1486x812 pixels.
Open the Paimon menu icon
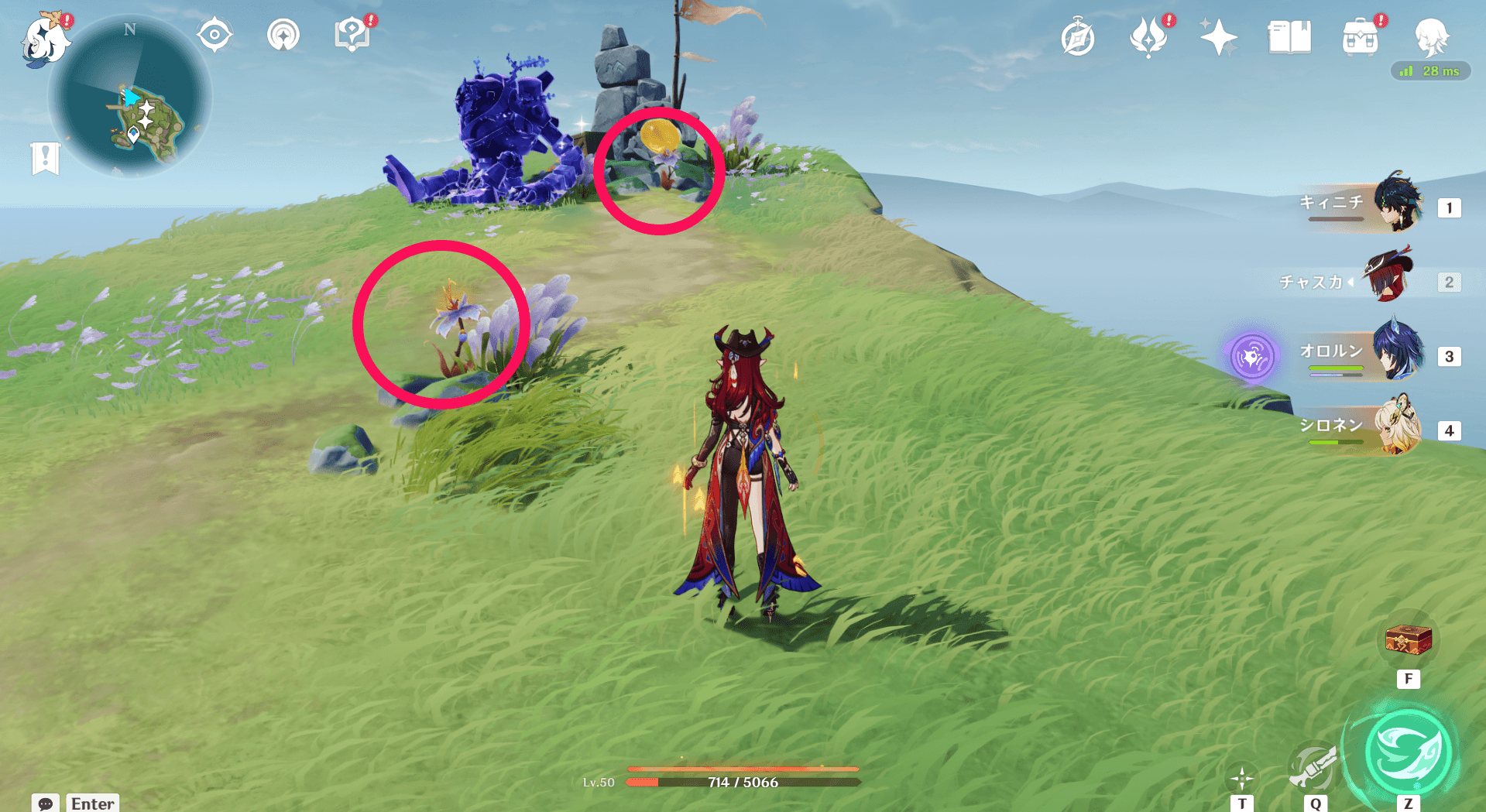[x=46, y=43]
